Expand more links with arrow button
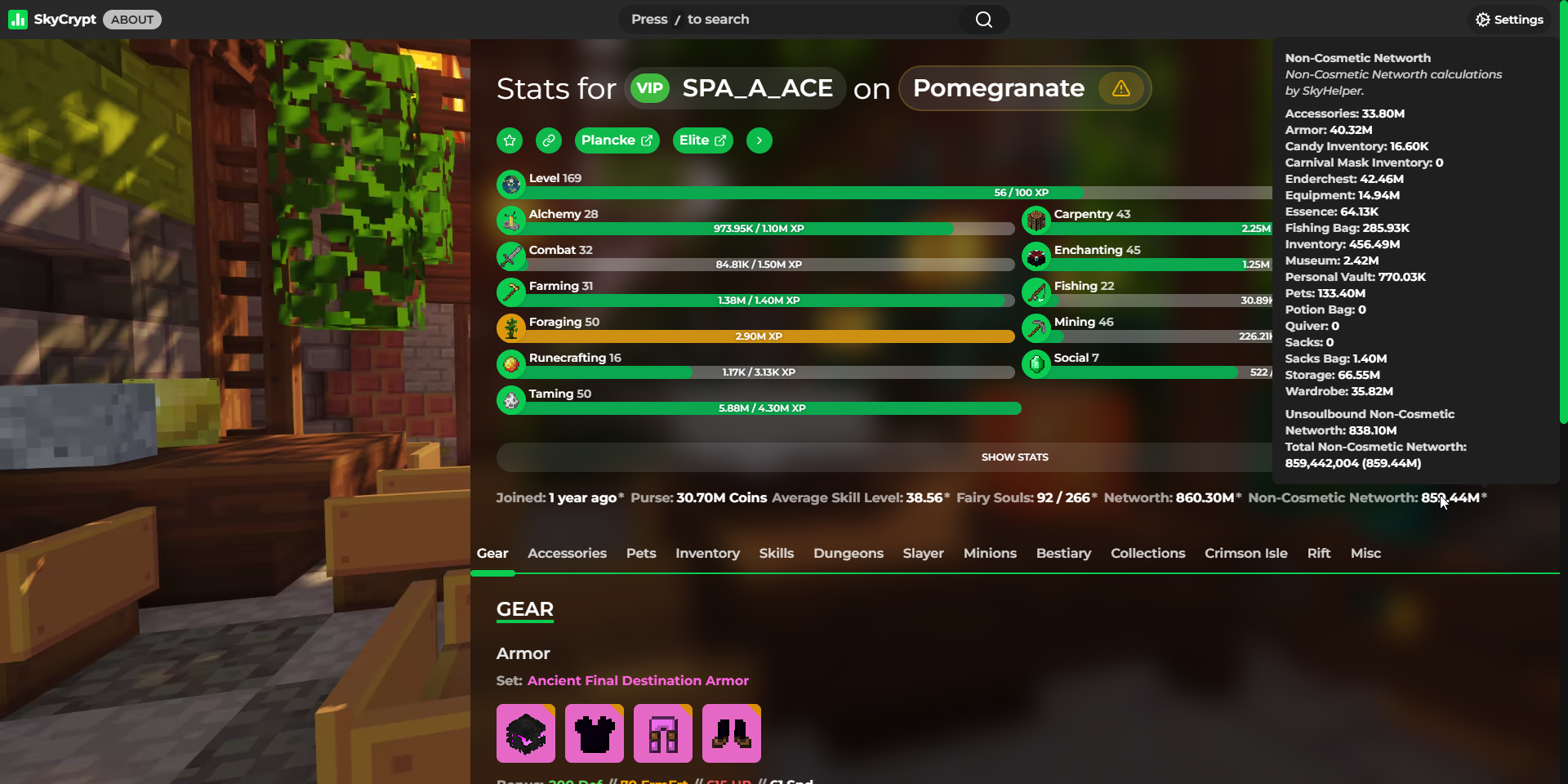This screenshot has height=784, width=1568. (759, 140)
